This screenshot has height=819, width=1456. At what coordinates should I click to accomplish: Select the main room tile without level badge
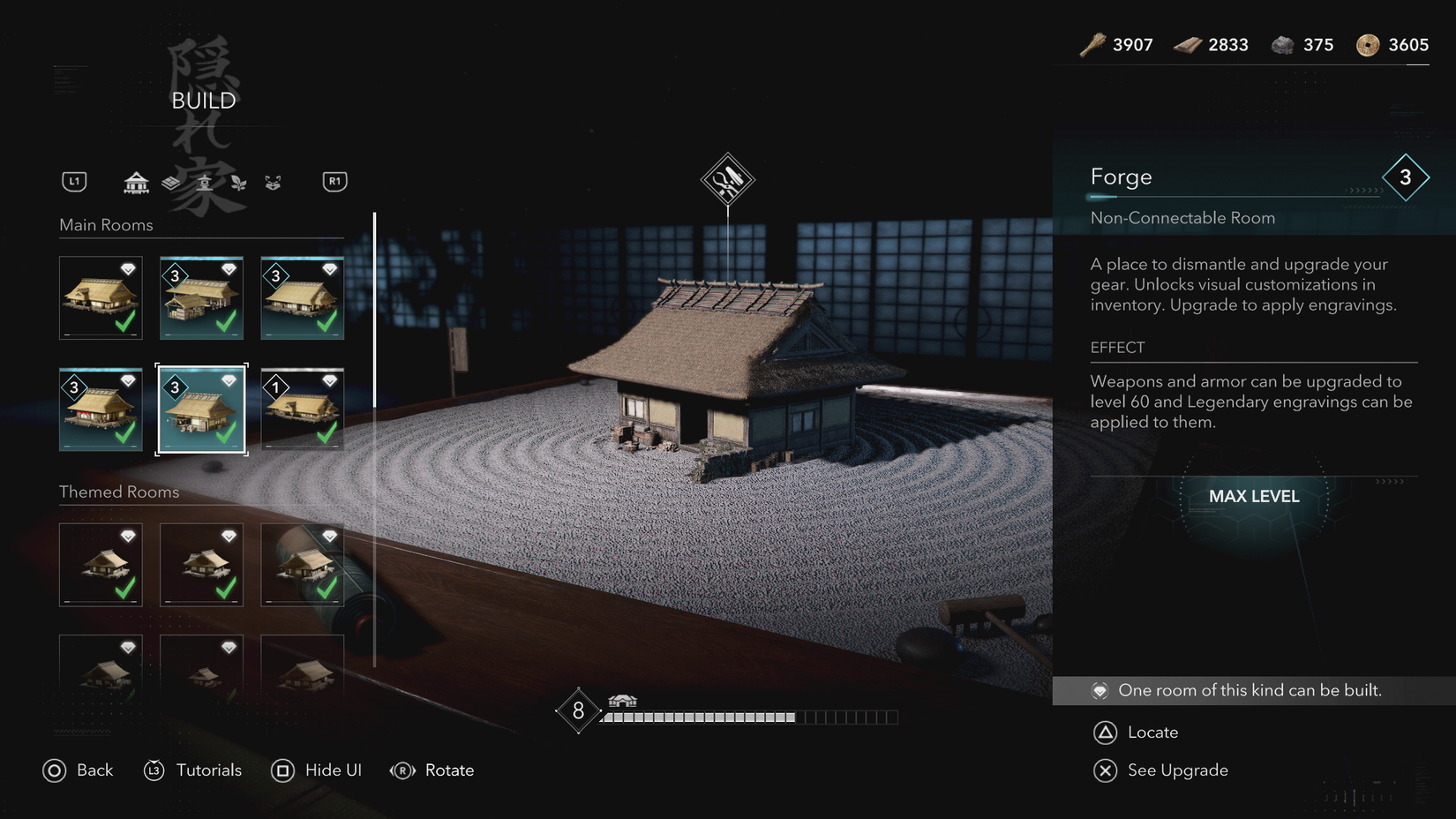tap(101, 297)
